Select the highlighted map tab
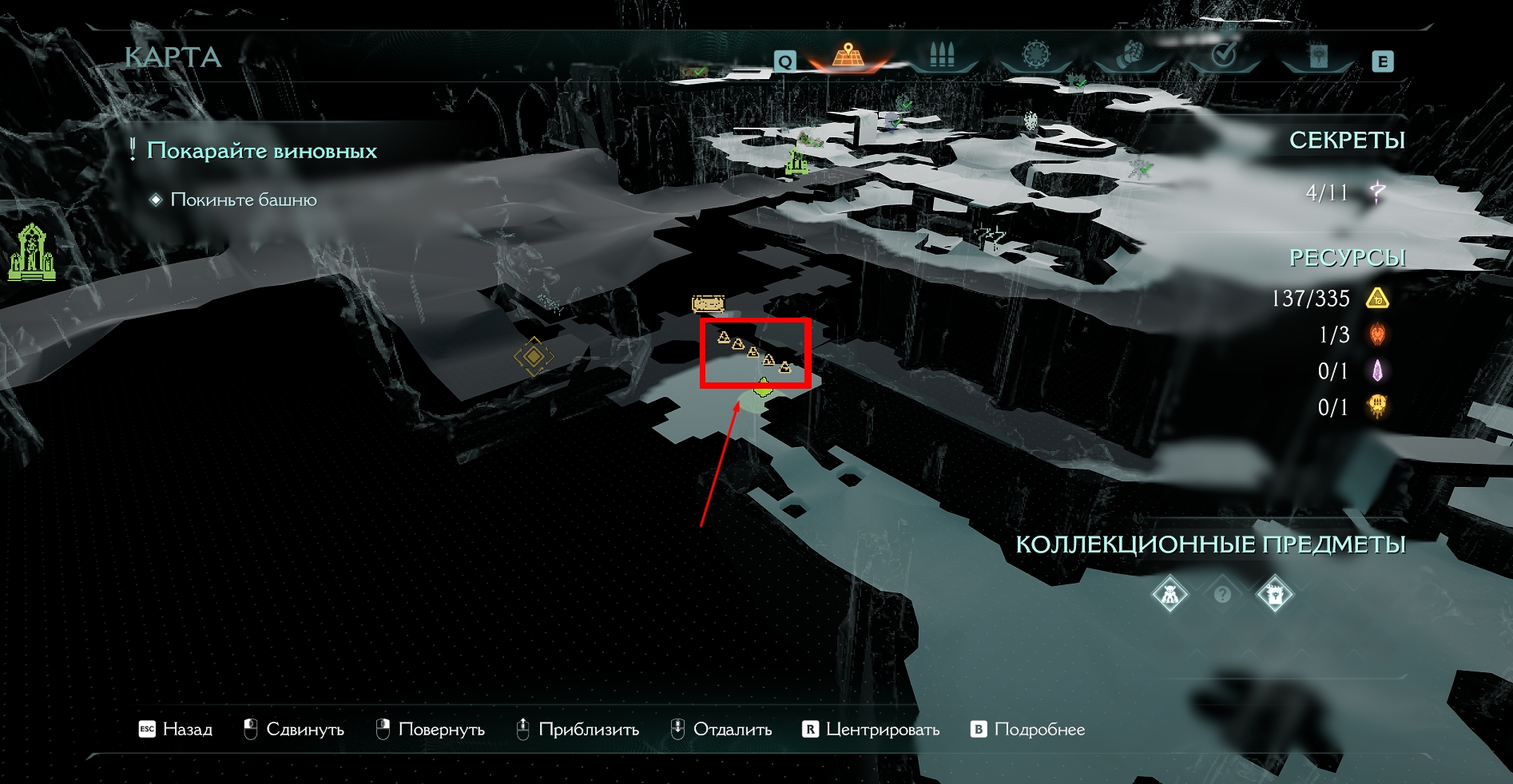Viewport: 1513px width, 784px height. [x=848, y=55]
